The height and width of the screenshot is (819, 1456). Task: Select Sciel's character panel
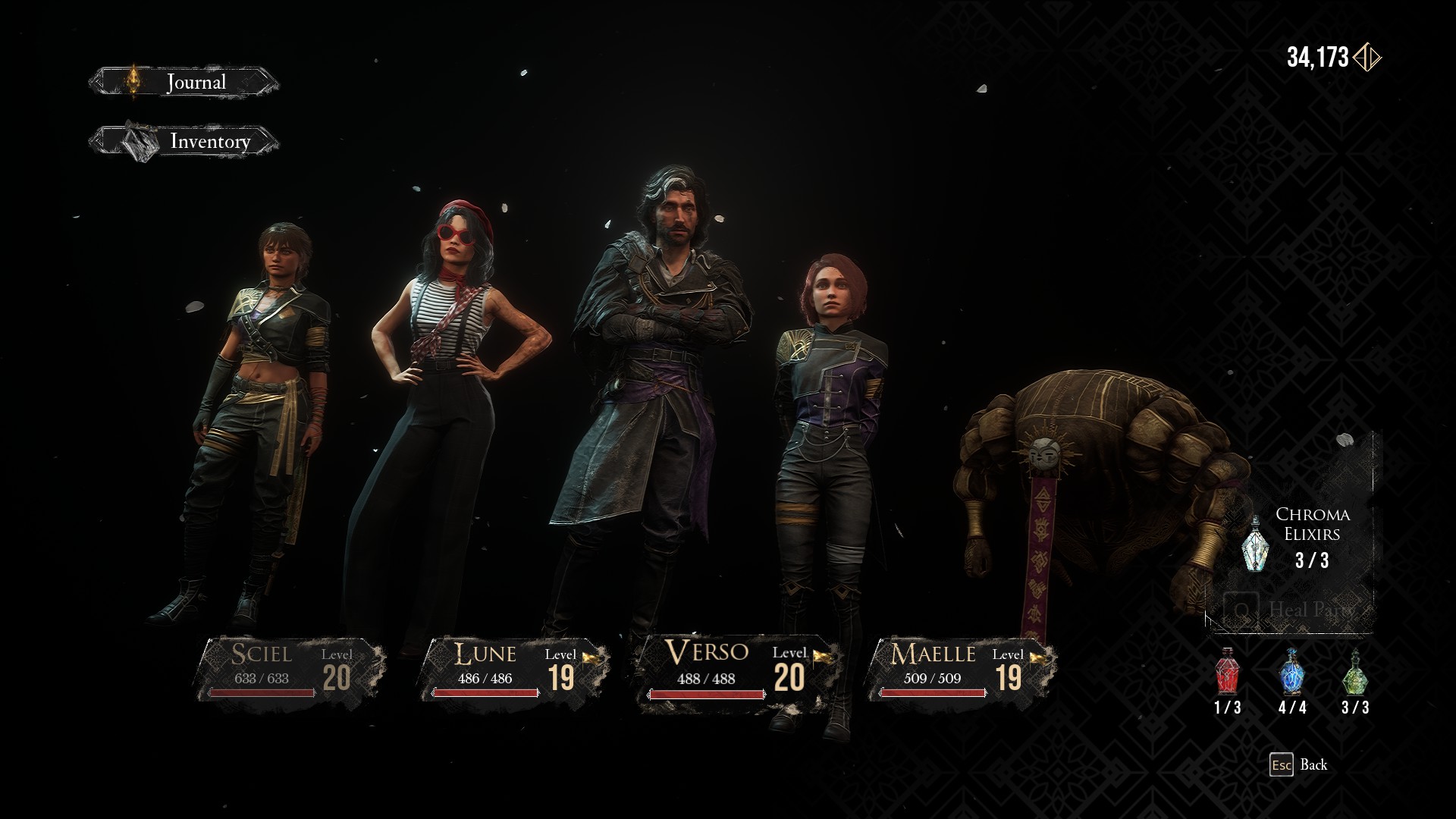(290, 670)
